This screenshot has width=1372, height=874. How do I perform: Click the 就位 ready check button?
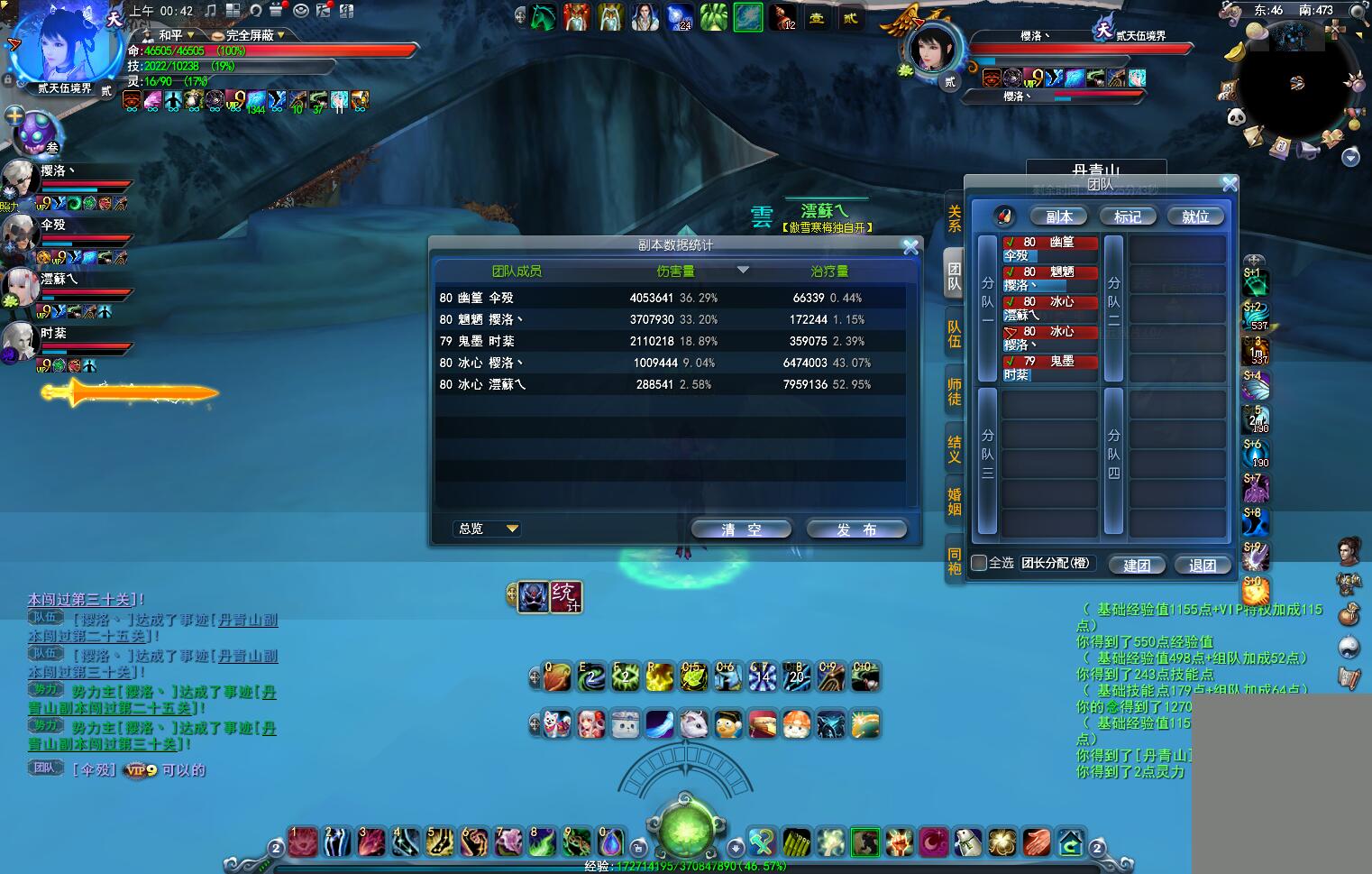1195,216
